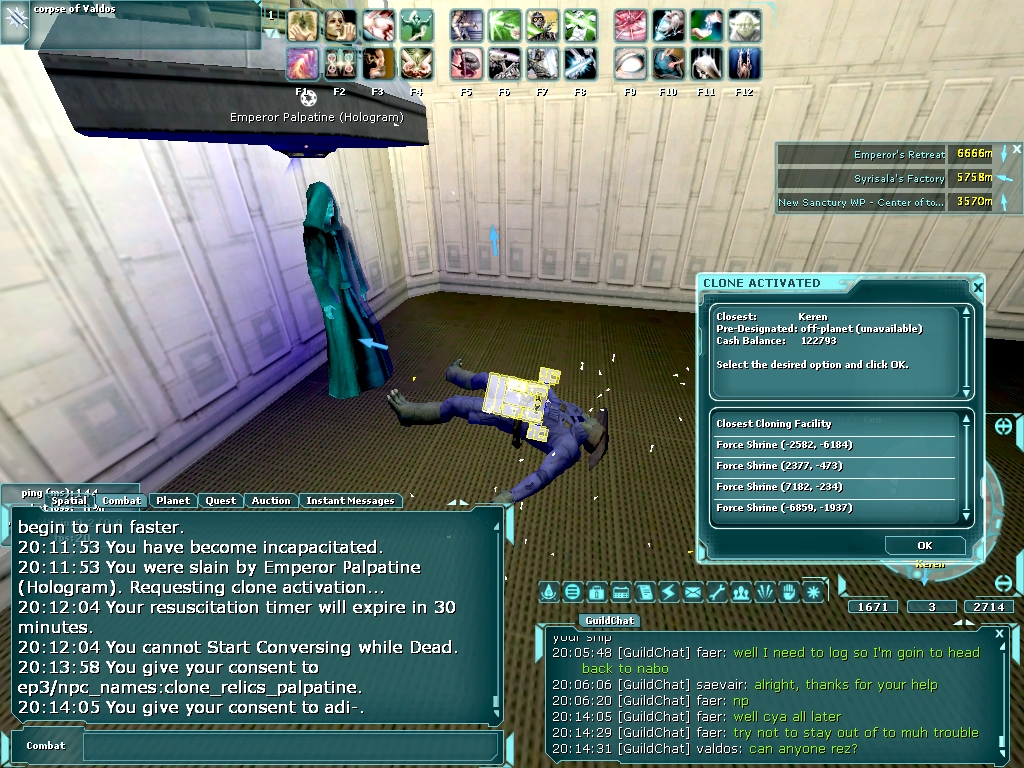
Task: Close the Clone Activated window
Action: [x=978, y=288]
